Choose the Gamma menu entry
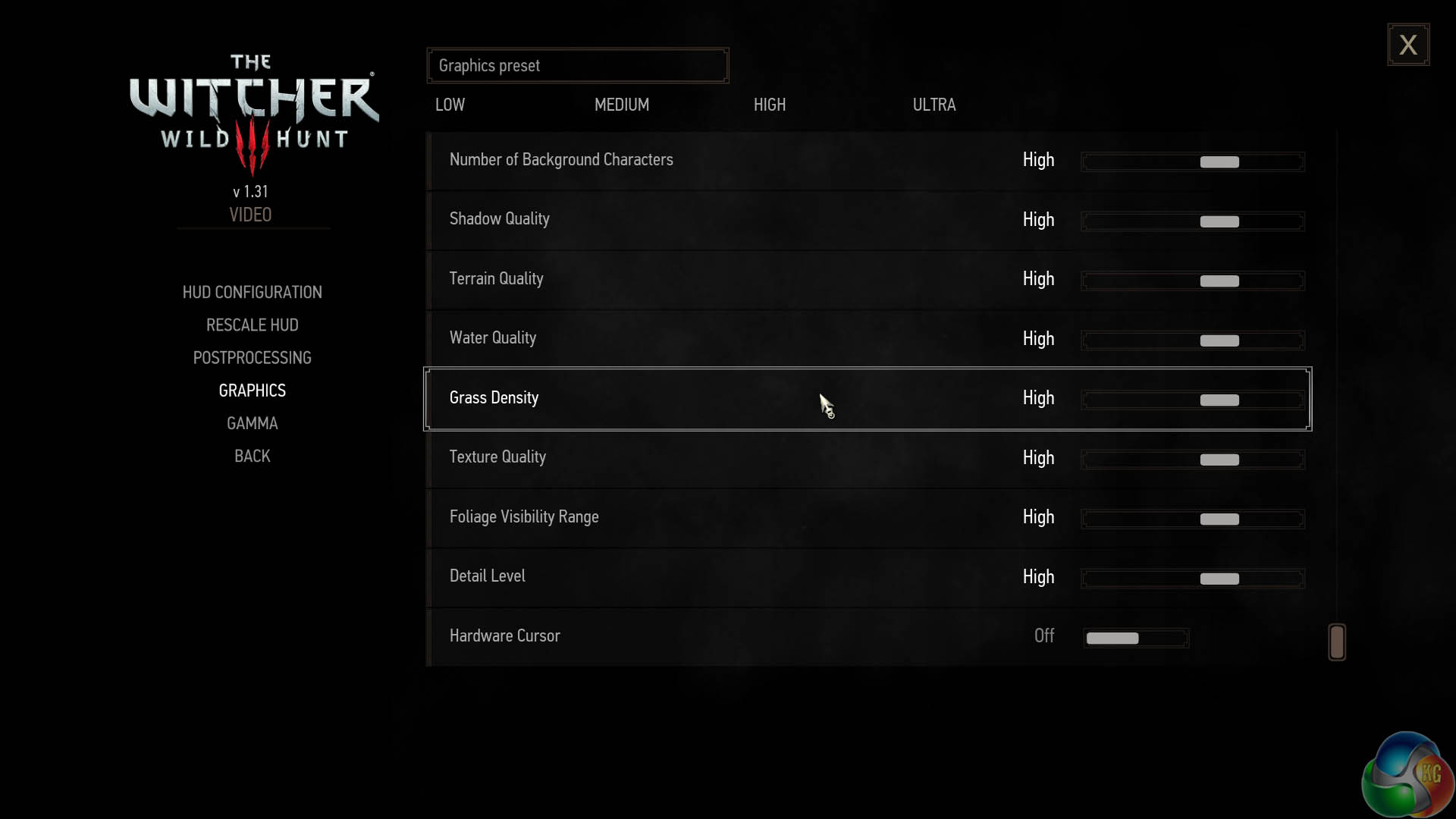Viewport: 1456px width, 819px height. pos(252,423)
